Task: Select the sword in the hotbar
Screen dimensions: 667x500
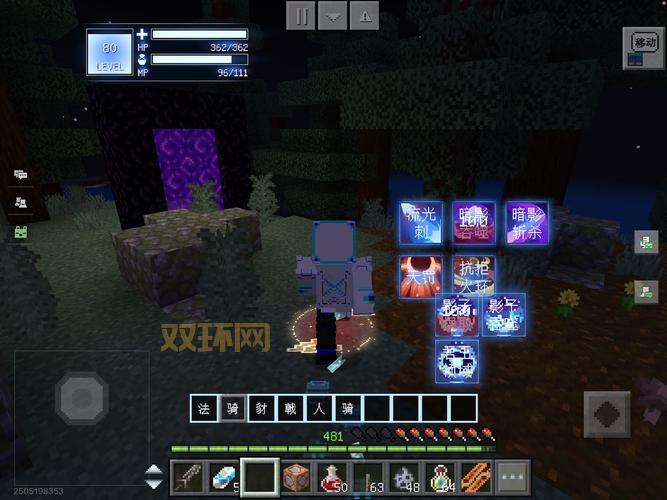Action: click(188, 477)
